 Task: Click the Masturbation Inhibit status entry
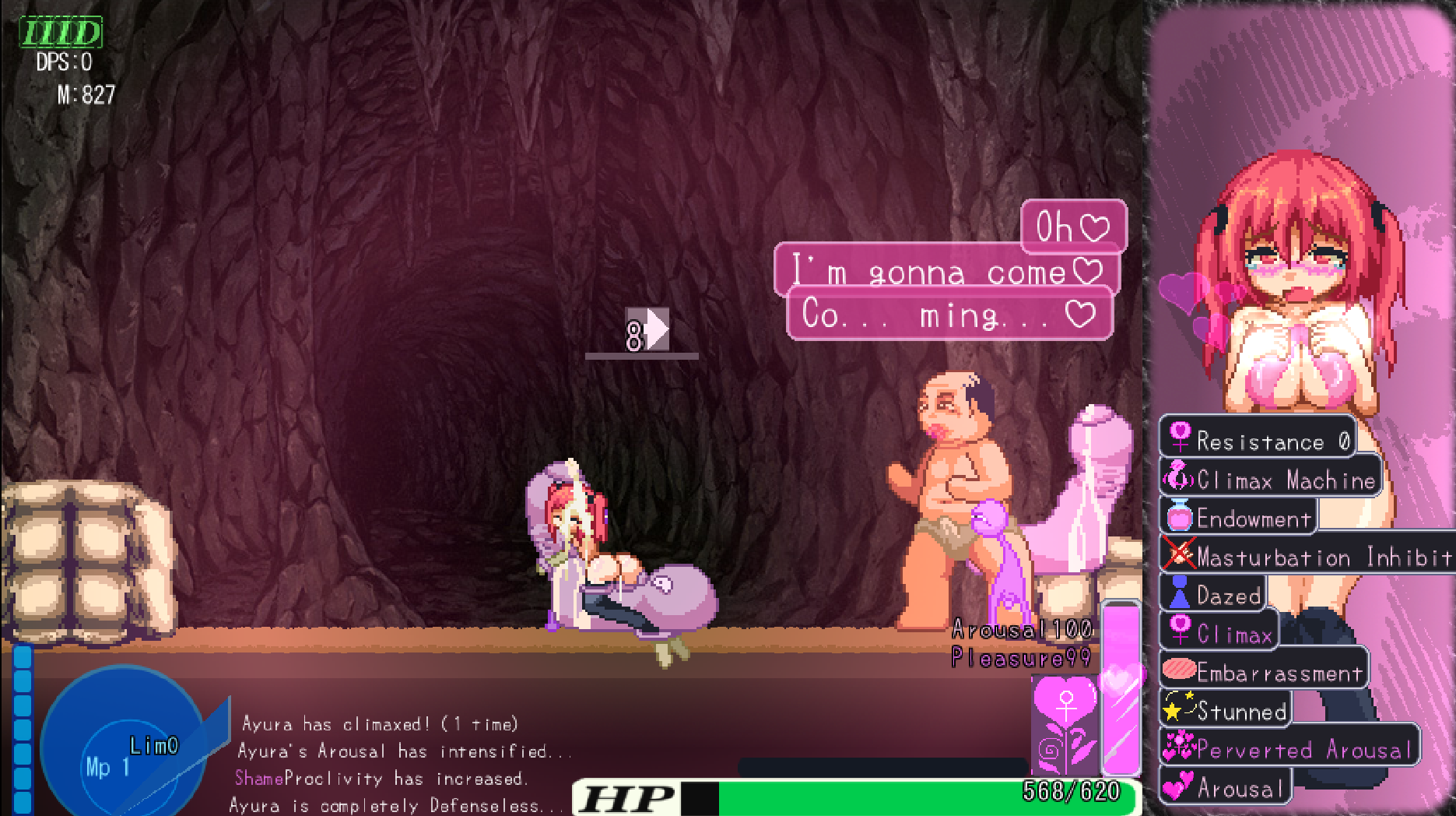tap(1307, 555)
